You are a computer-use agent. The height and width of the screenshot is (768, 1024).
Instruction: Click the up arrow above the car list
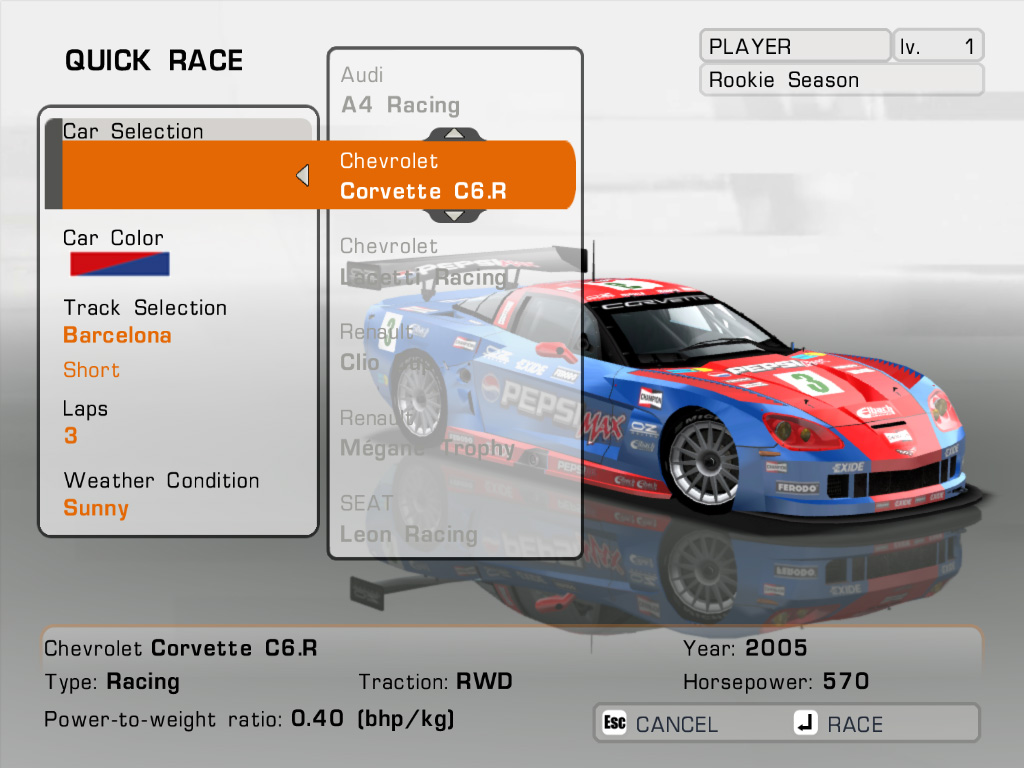click(453, 133)
